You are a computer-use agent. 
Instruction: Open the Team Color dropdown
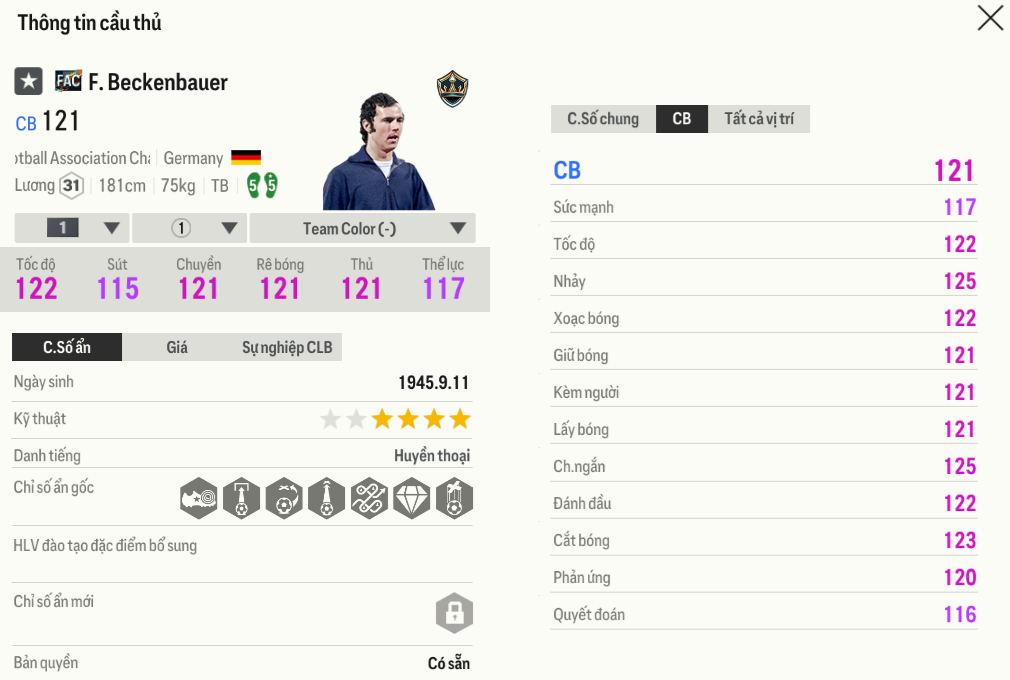(362, 228)
